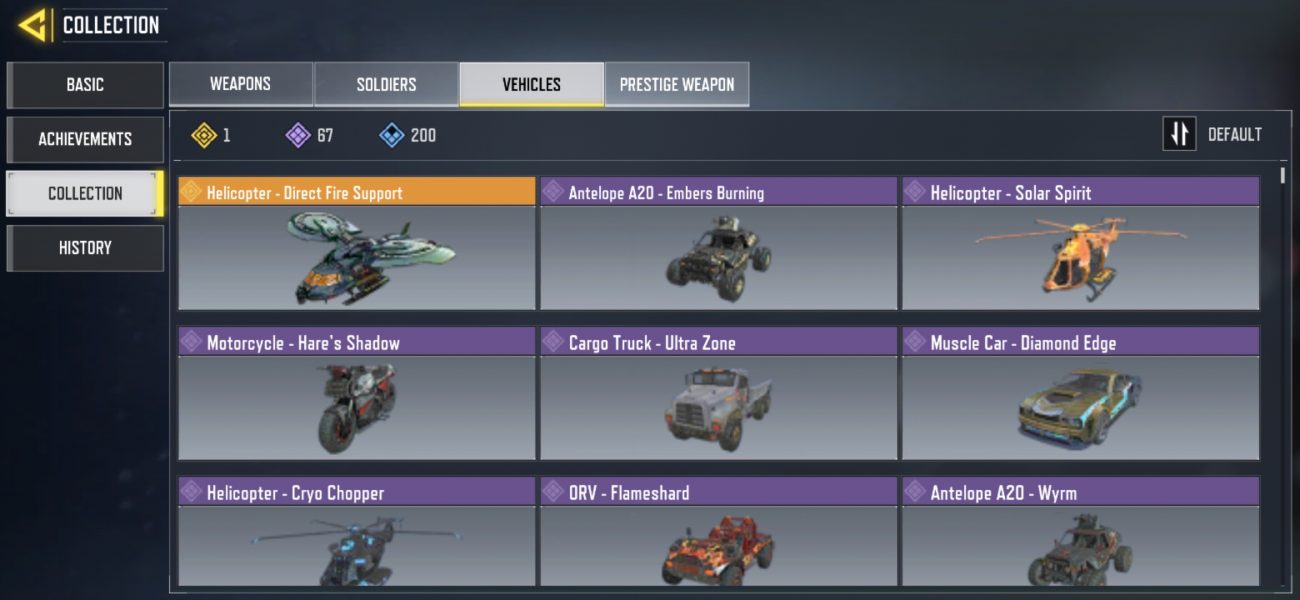1300x600 pixels.
Task: Open the Achievements section
Action: point(85,139)
